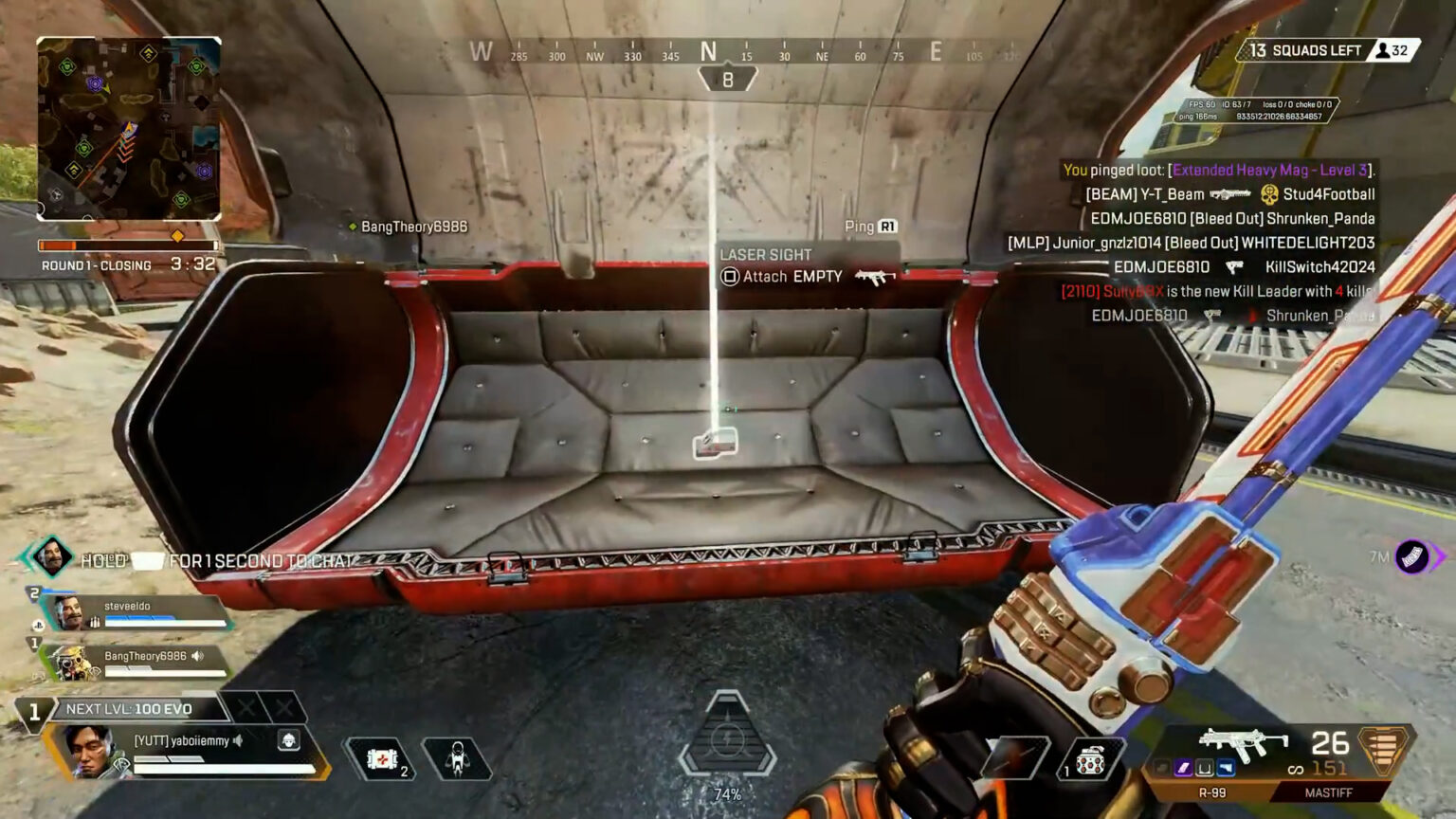
Task: Switch to the MASTIFF weapon tab
Action: tap(1327, 792)
